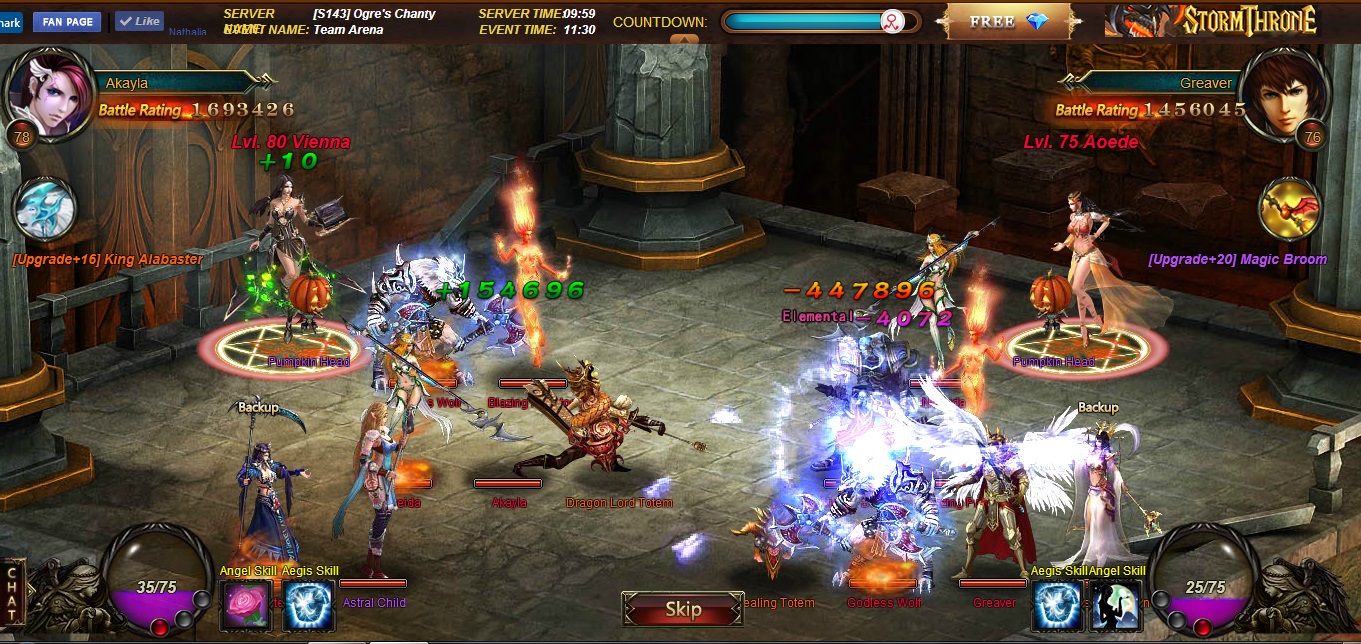The height and width of the screenshot is (644, 1361).
Task: Inspect the Magic Broom mount icon
Action: point(1290,210)
